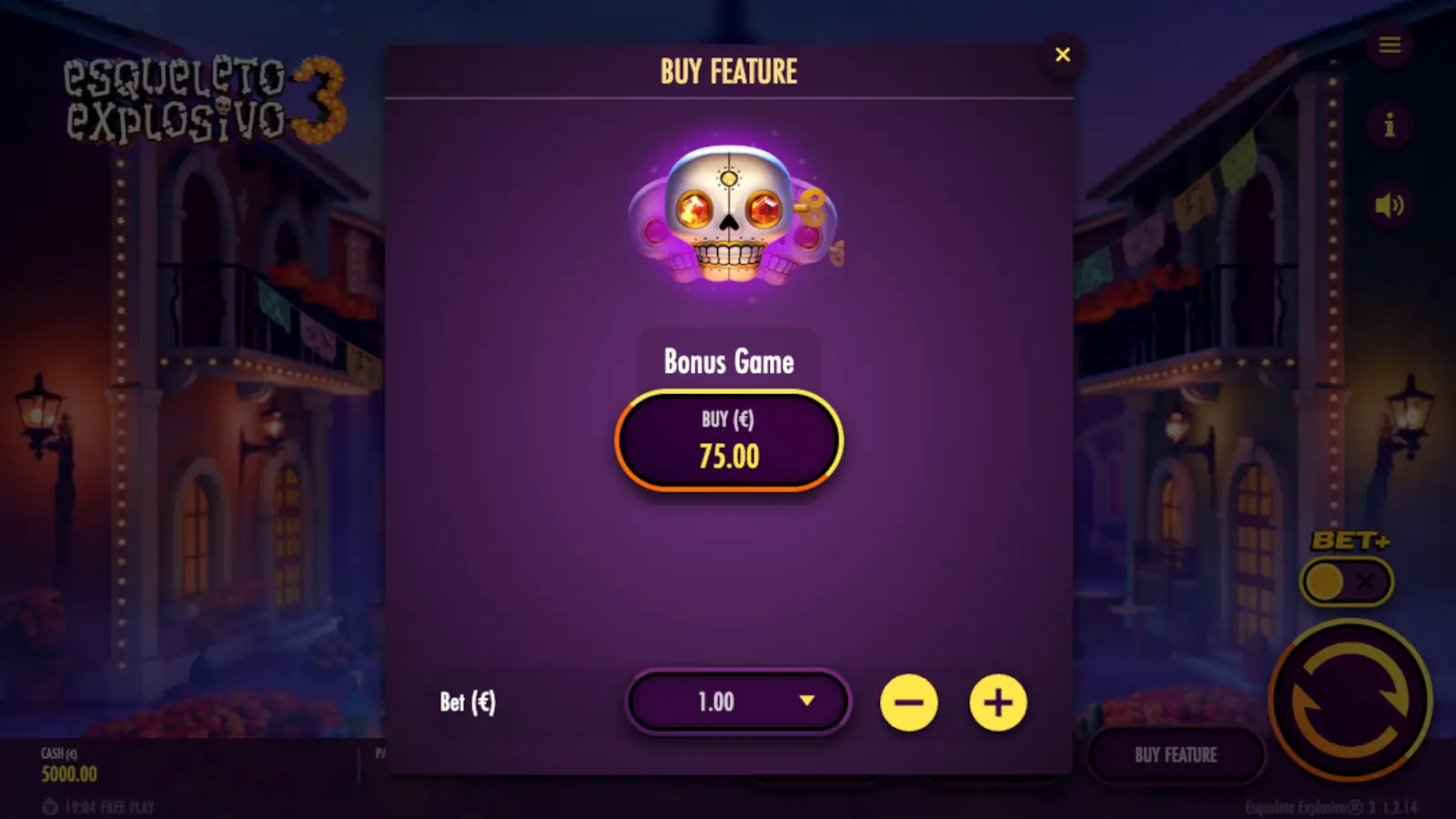1456x819 pixels.
Task: Click the Bonus Game label
Action: (728, 362)
